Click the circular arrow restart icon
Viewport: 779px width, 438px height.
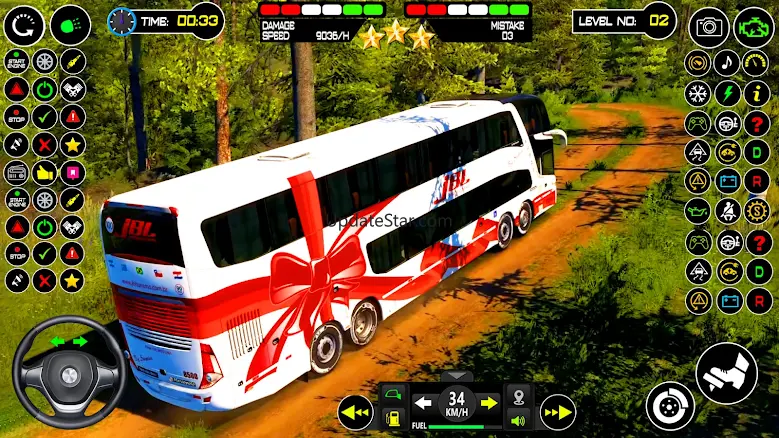coord(23,24)
